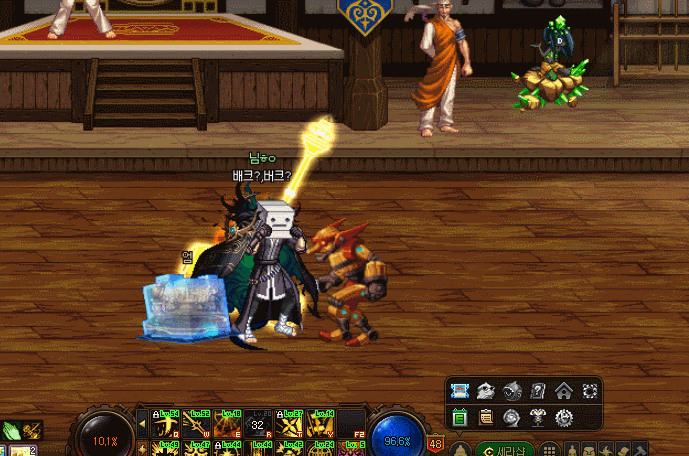The image size is (689, 456).
Task: Open the gear settings icon
Action: point(564,417)
